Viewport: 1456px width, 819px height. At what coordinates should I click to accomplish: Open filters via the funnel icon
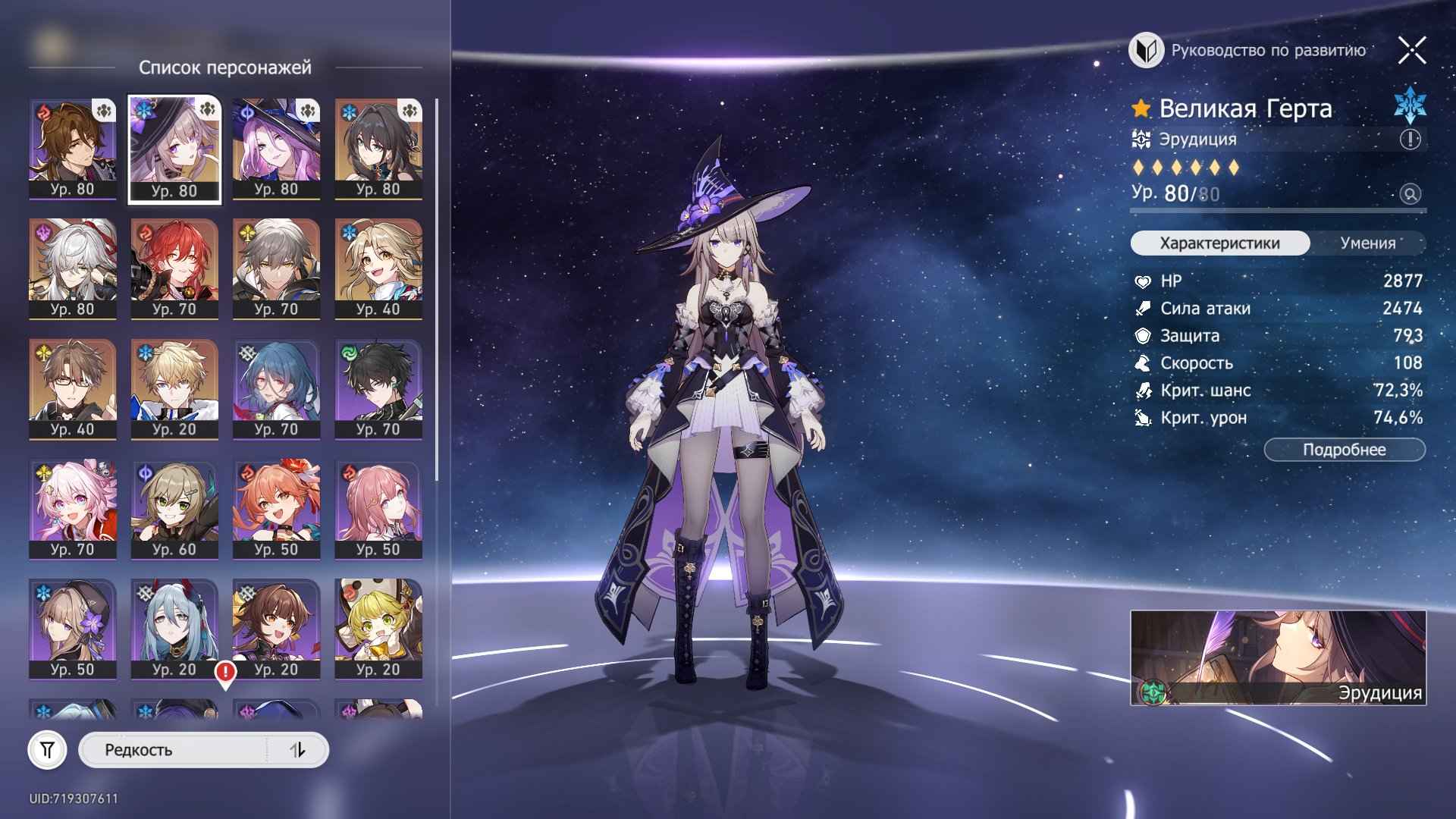tap(49, 750)
